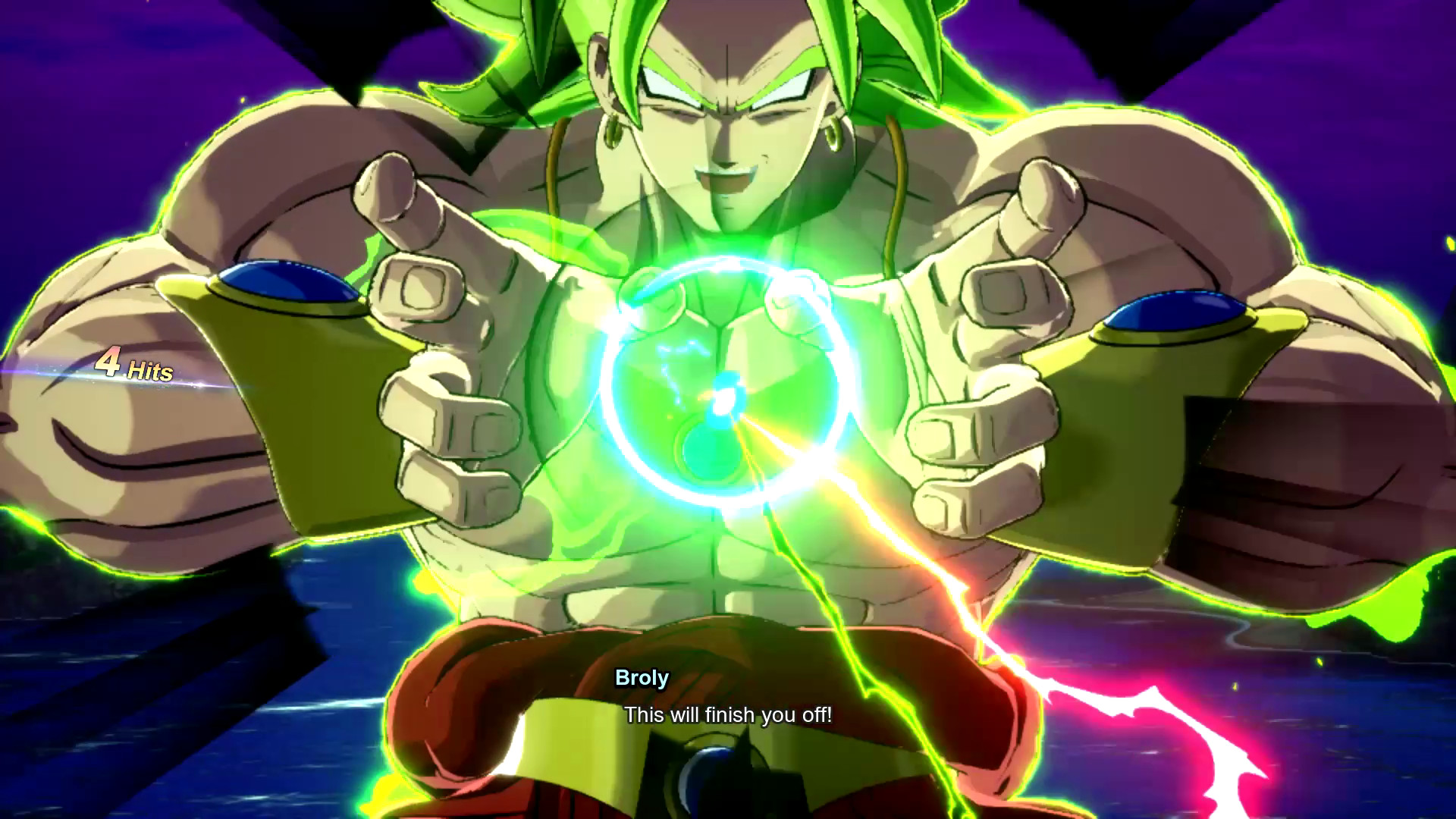Click Broly's gold hoop earring
Image resolution: width=1456 pixels, height=819 pixels.
click(831, 129)
